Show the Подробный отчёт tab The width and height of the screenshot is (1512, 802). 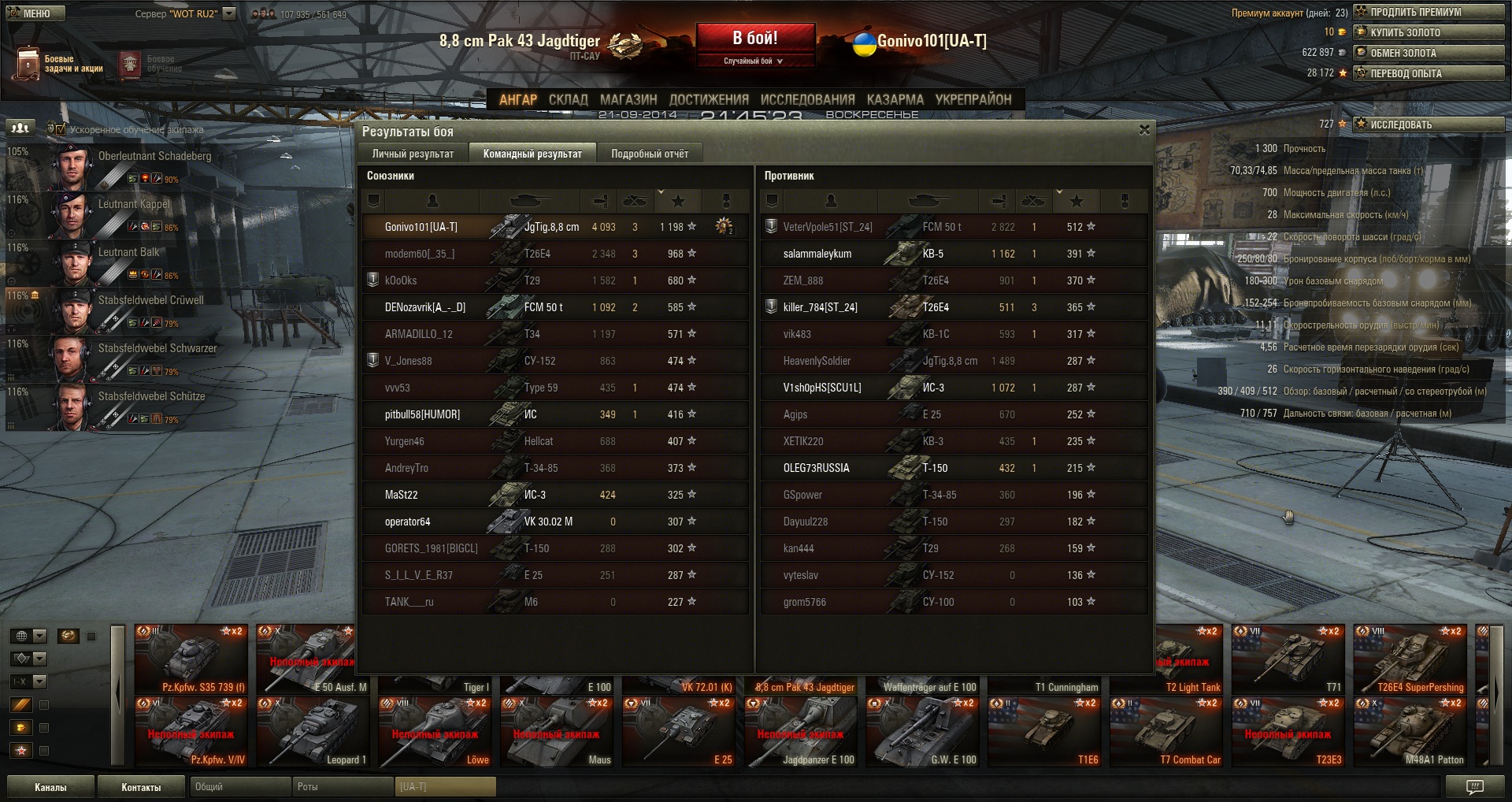(650, 154)
